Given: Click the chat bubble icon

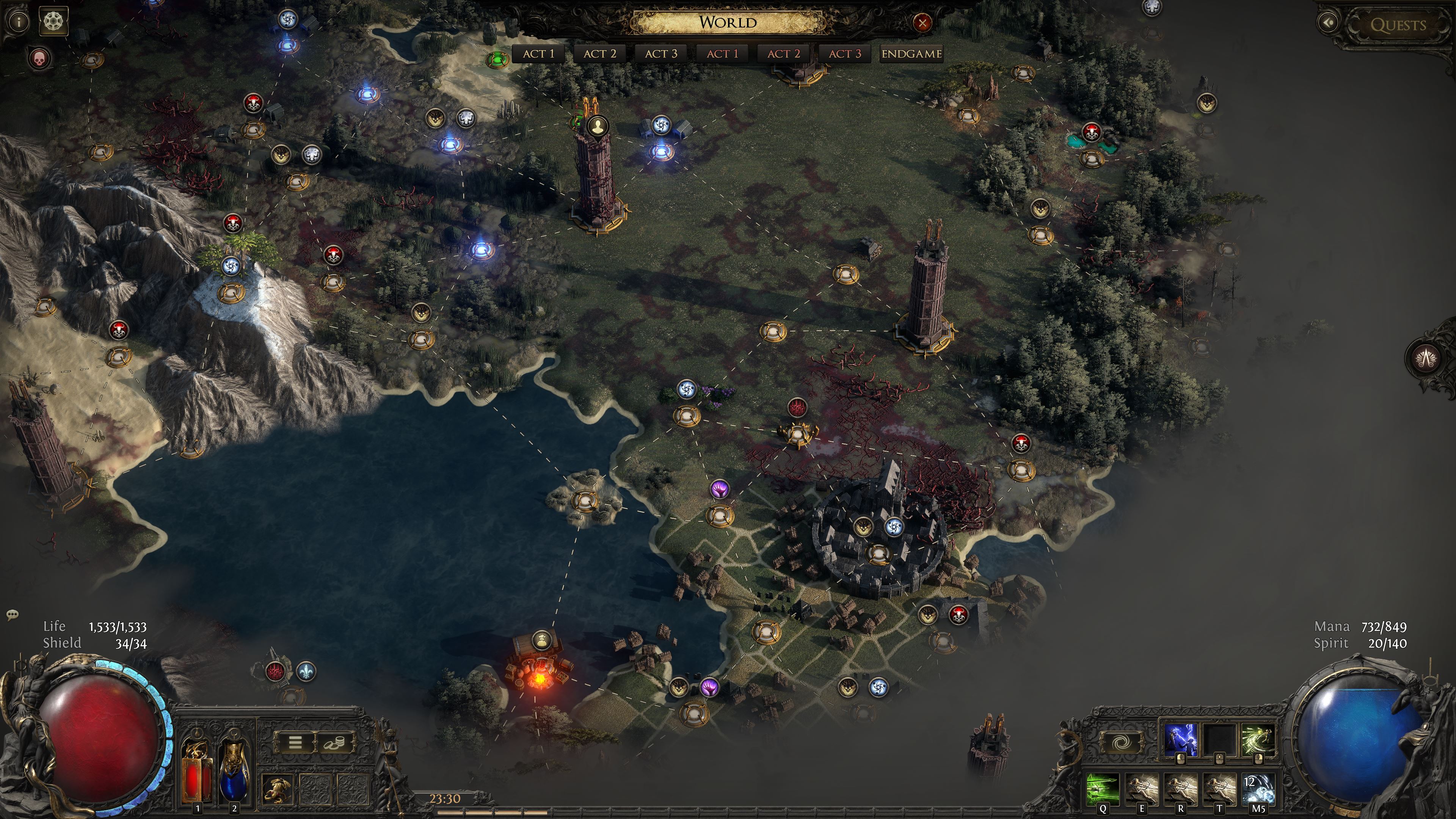Looking at the screenshot, I should coord(13,614).
